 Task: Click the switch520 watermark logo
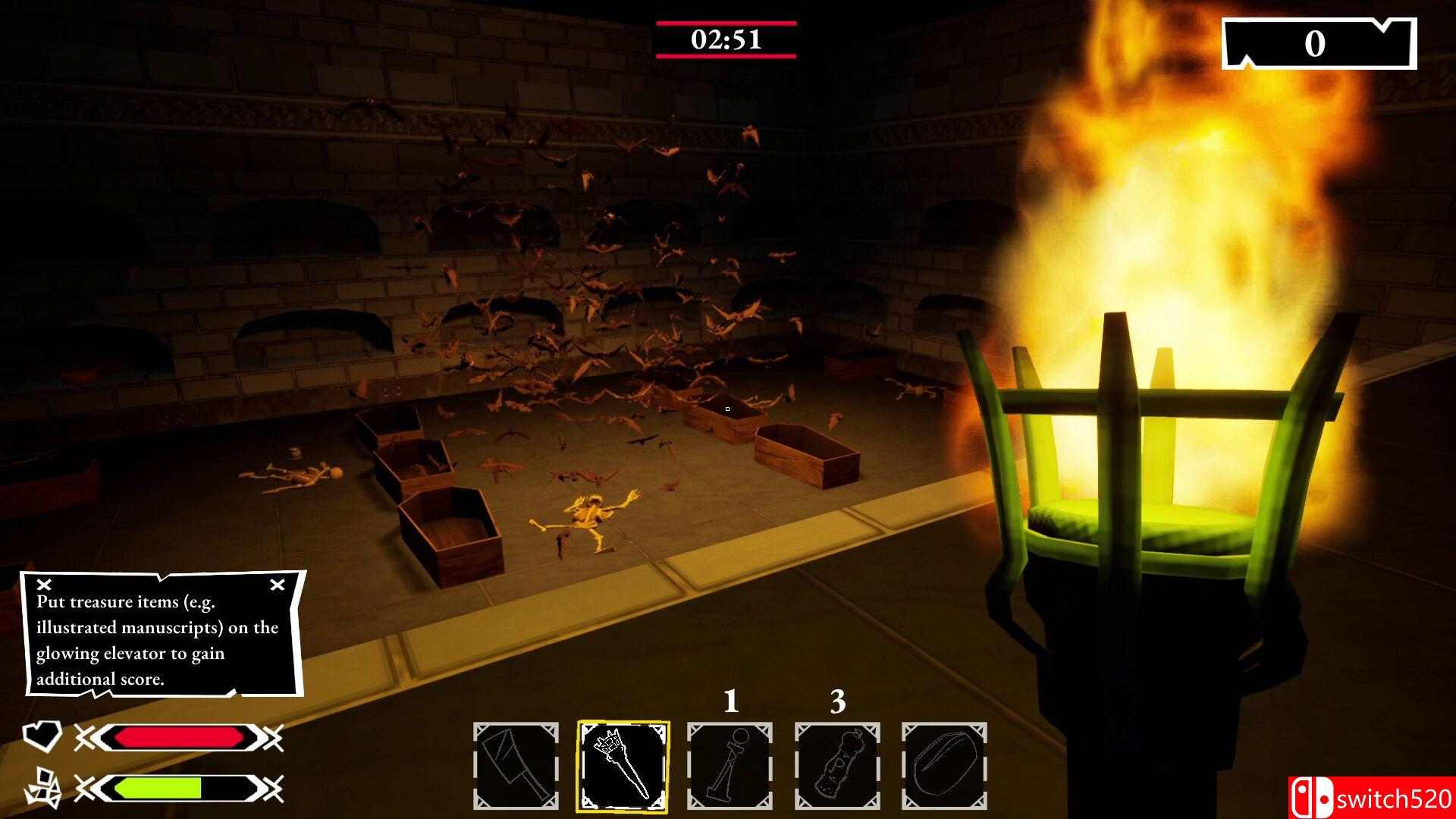pos(1370,798)
